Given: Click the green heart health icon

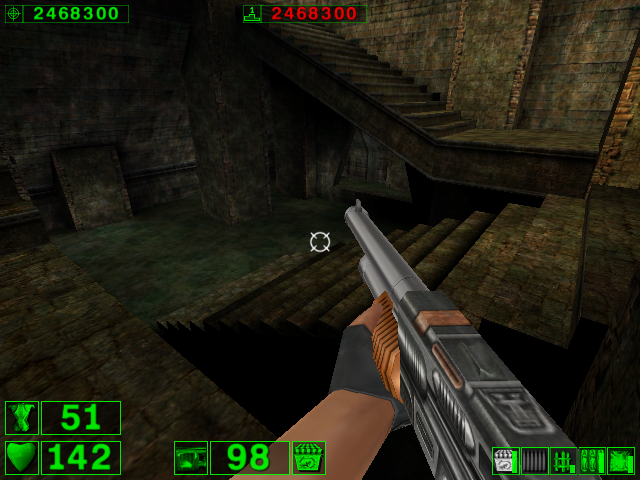Looking at the screenshot, I should coord(21,458).
